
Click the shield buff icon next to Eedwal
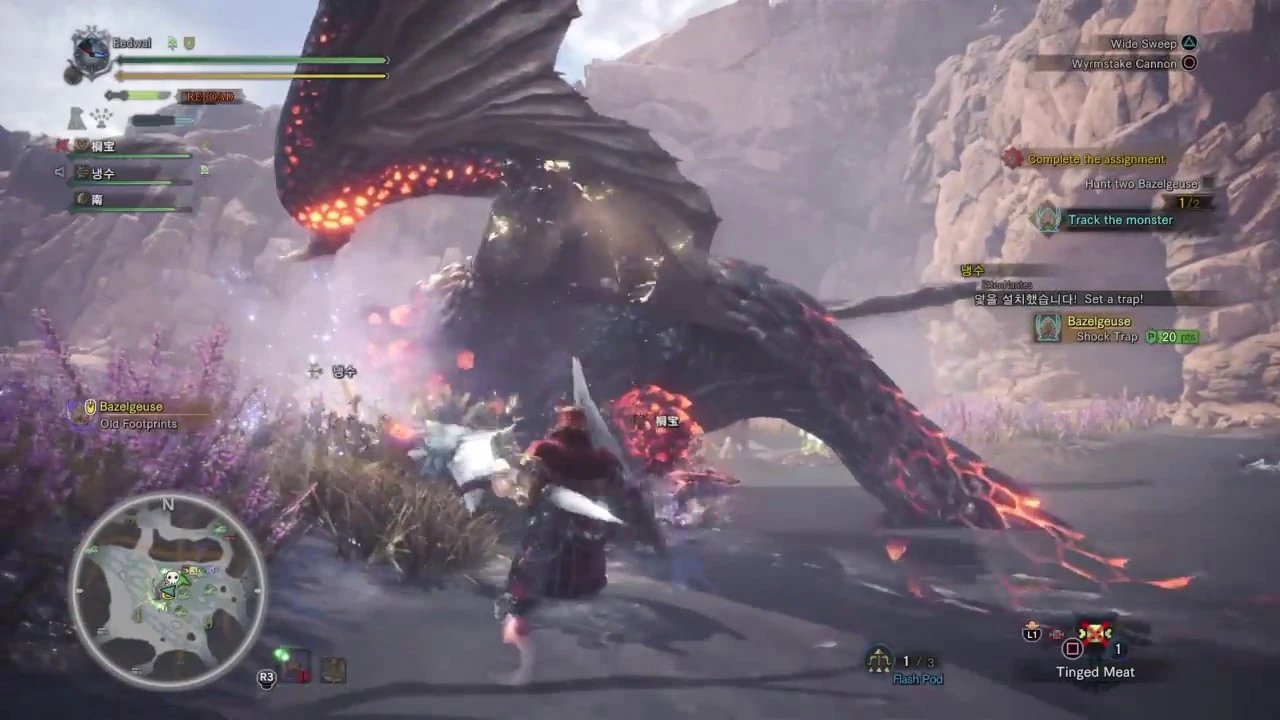188,43
